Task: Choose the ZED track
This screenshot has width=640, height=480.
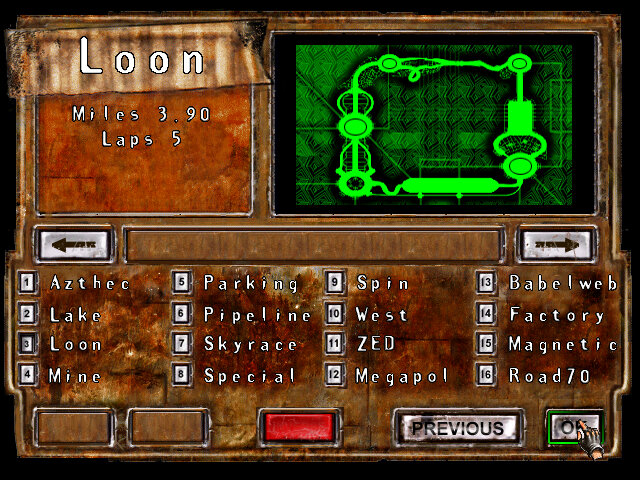Action: tap(375, 345)
